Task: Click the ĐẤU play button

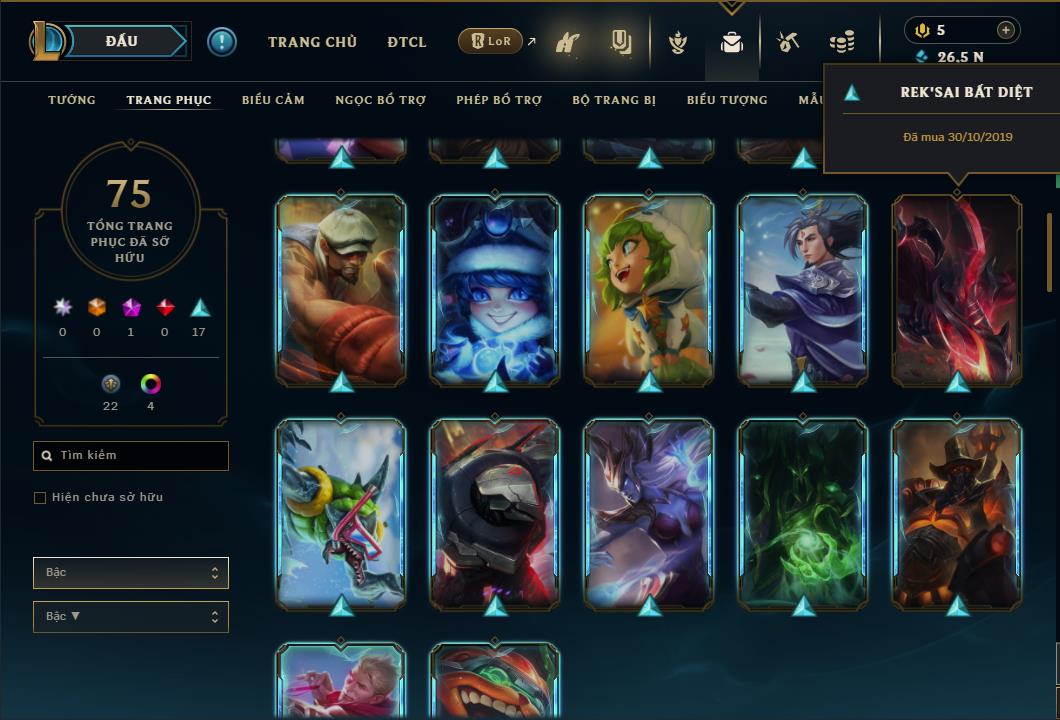Action: [x=123, y=41]
